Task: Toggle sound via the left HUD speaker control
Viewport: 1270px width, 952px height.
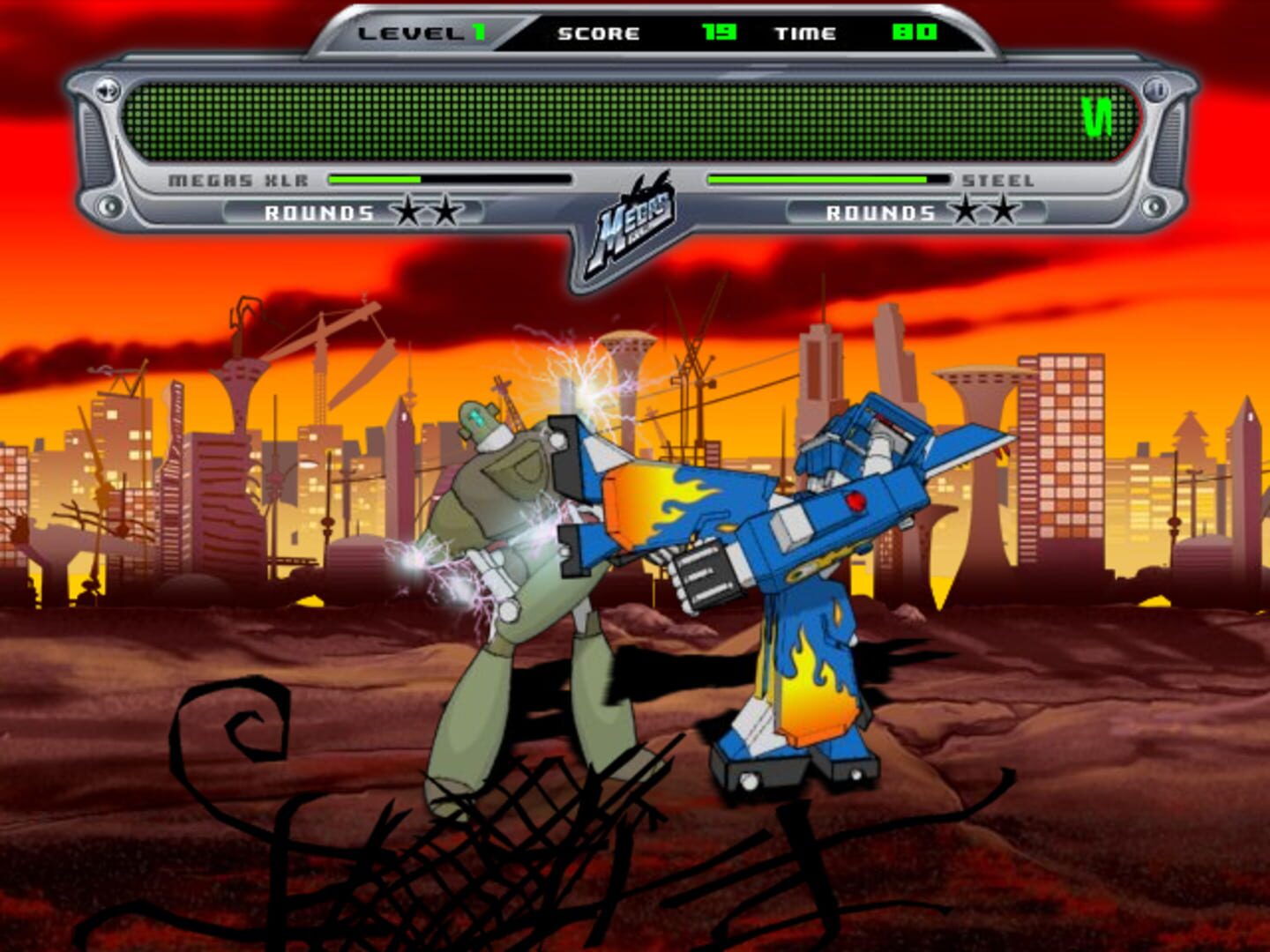Action: tap(108, 91)
